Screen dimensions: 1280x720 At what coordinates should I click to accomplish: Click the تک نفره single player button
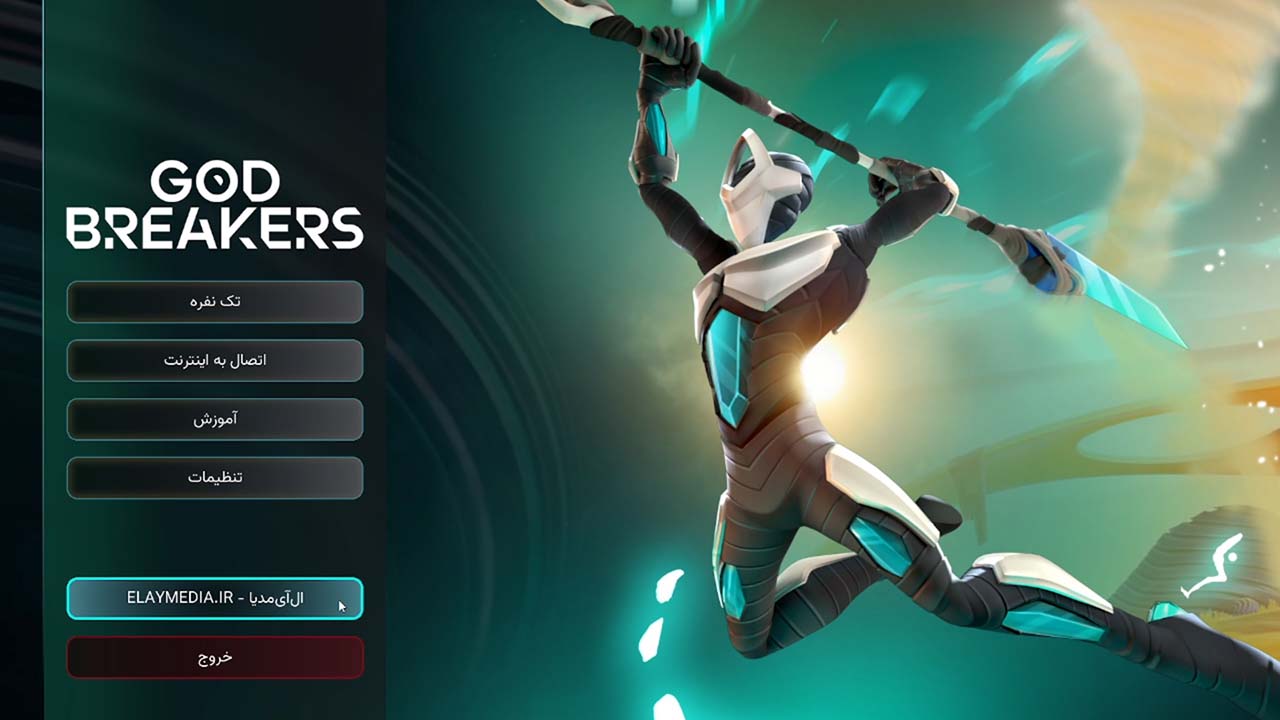[x=214, y=302]
